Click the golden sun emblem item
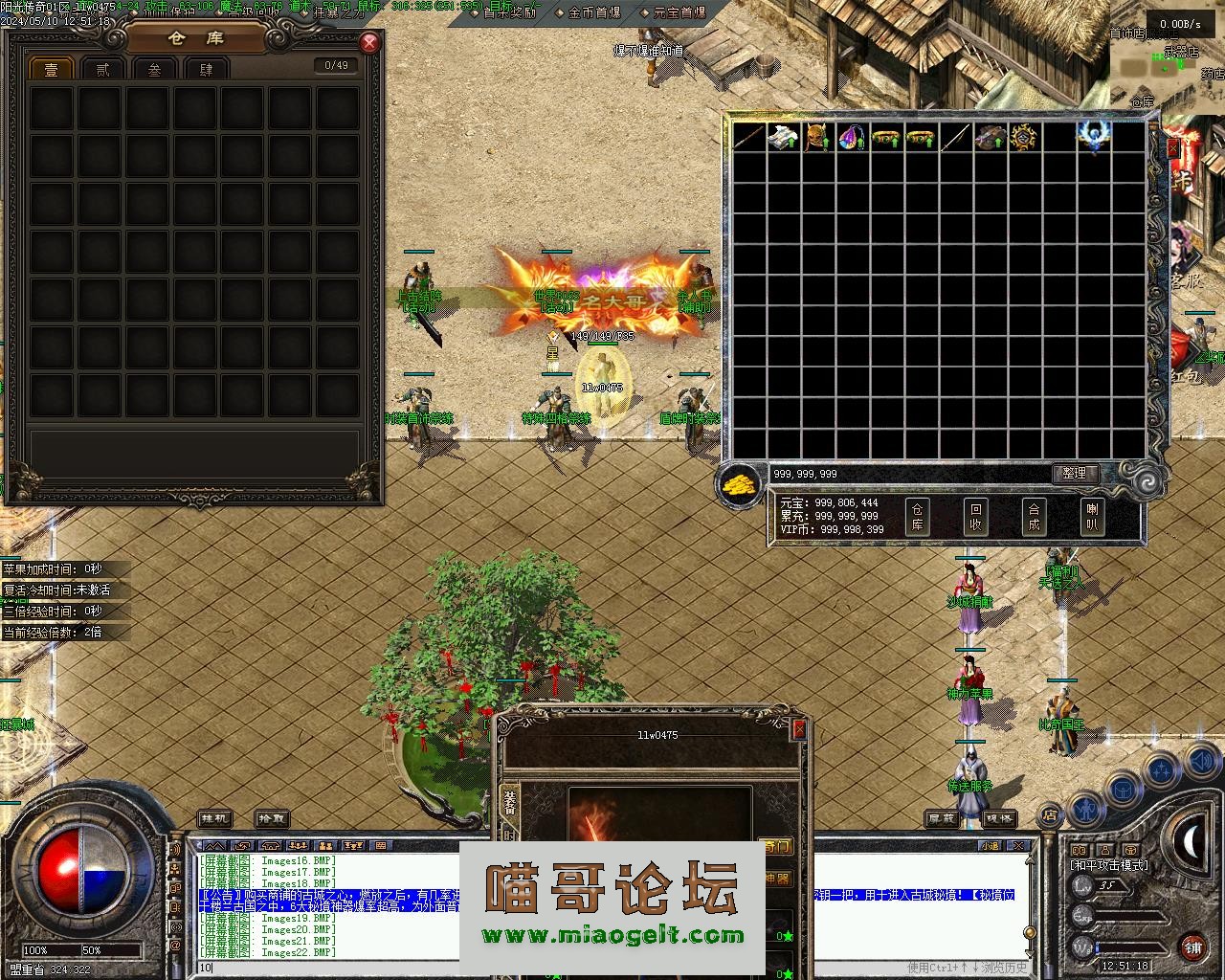The height and width of the screenshot is (980, 1225). 1024,138
